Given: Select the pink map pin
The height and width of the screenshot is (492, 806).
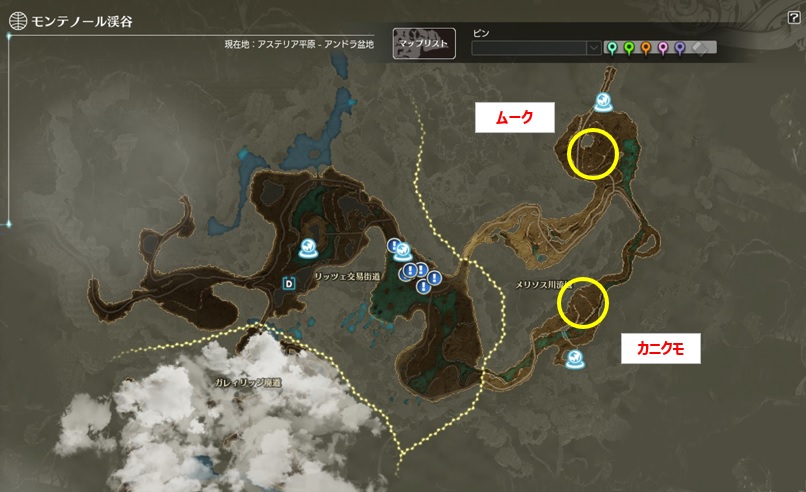Looking at the screenshot, I should [x=662, y=47].
